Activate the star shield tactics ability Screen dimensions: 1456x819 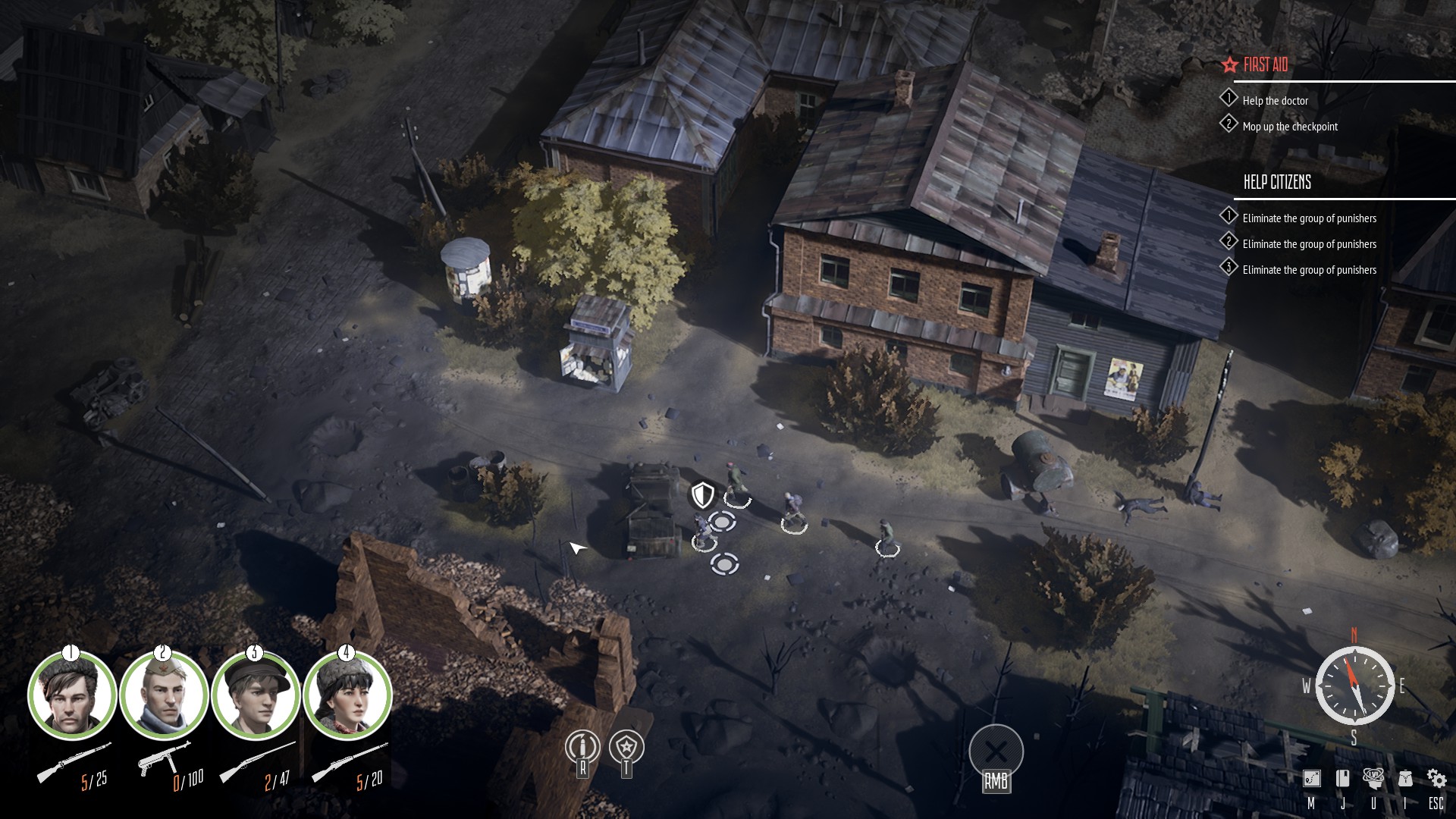[x=626, y=748]
